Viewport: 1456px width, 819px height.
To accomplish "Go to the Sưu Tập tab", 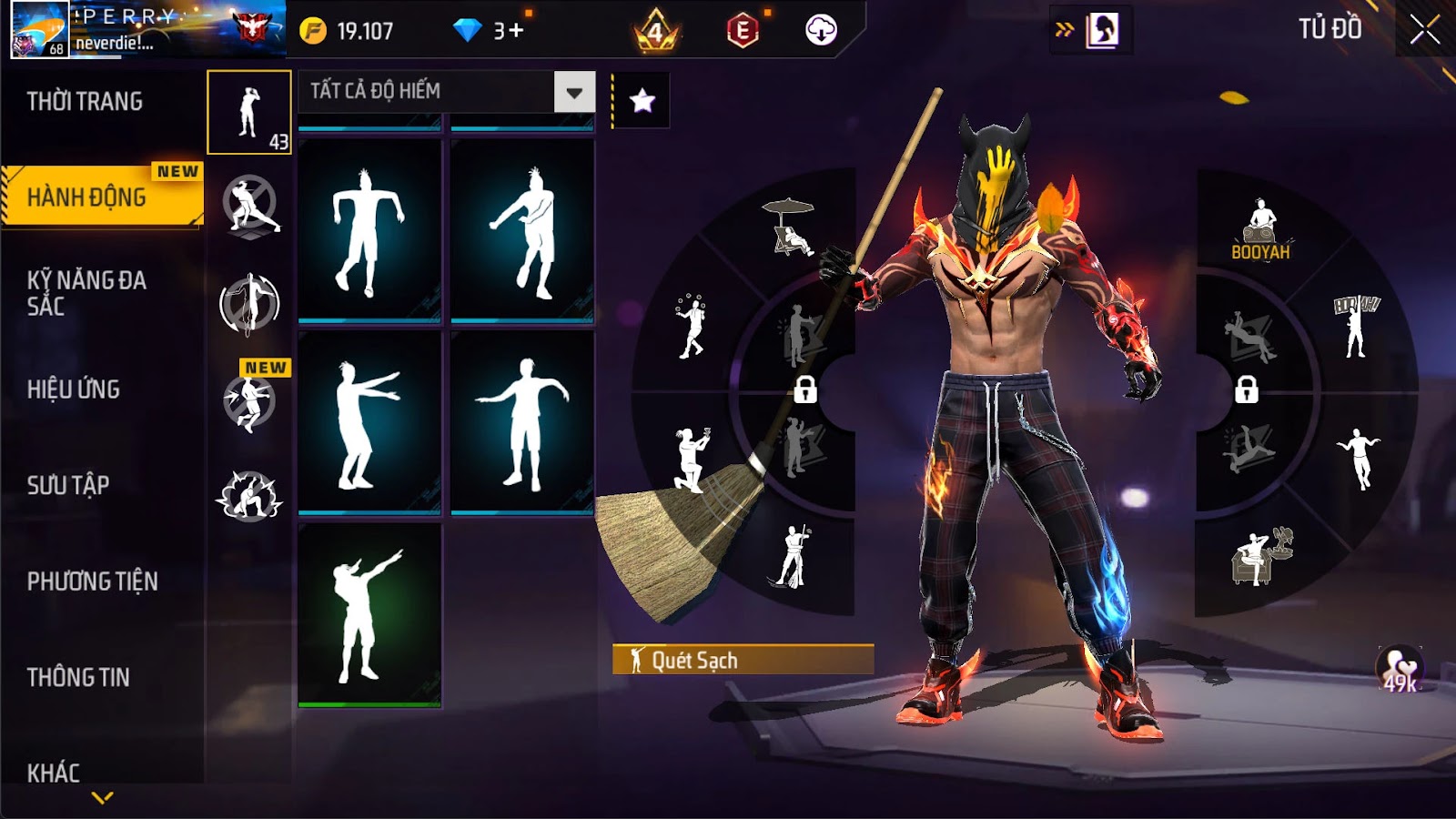I will point(68,485).
